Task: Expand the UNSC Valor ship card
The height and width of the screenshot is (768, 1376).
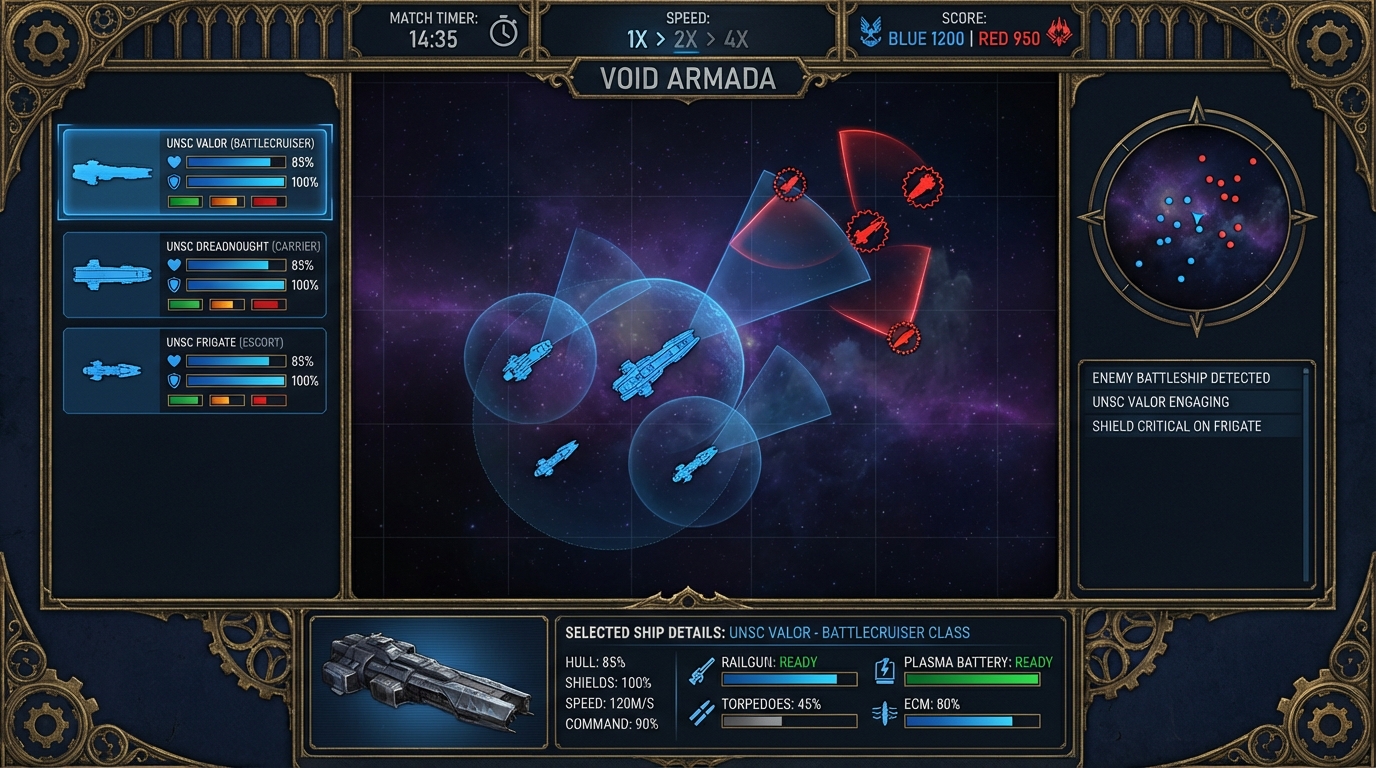Action: (193, 172)
